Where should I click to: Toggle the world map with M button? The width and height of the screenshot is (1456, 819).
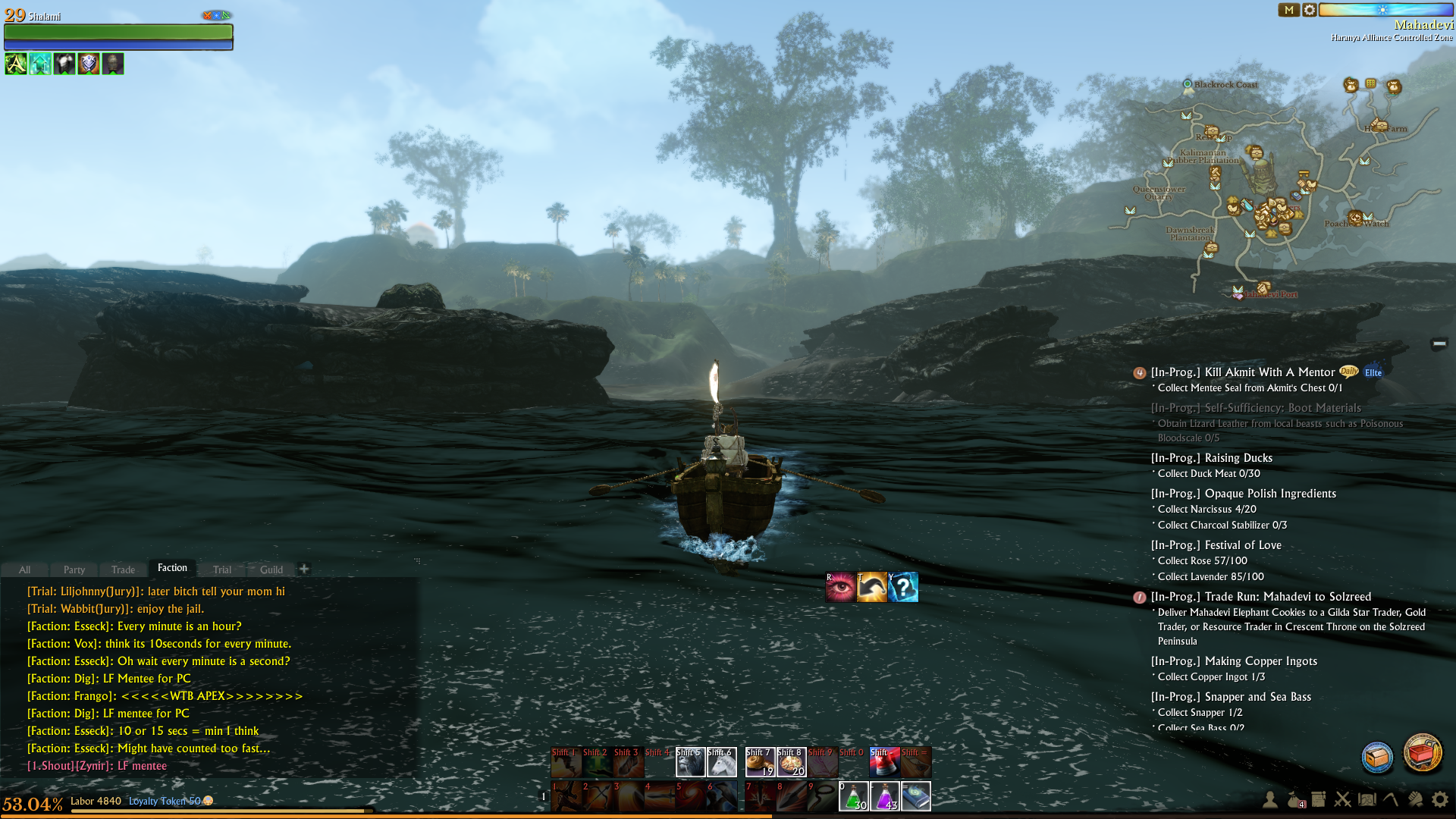1288,10
